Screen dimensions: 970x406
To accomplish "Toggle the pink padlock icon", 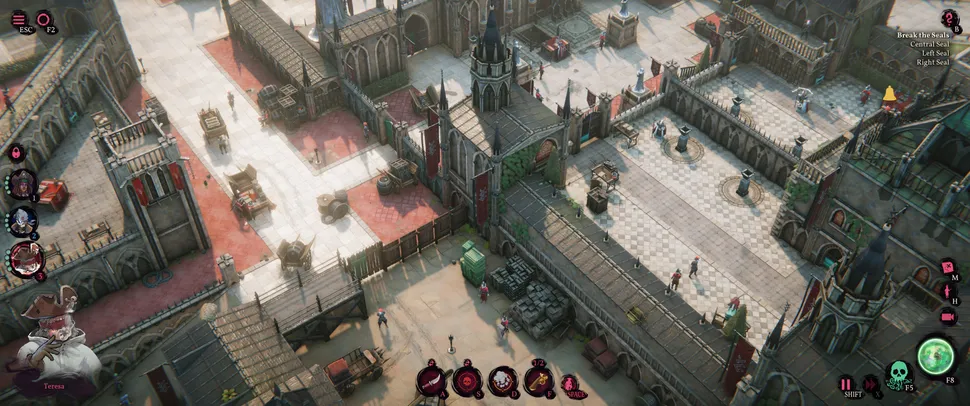I will pyautogui.click(x=16, y=152).
